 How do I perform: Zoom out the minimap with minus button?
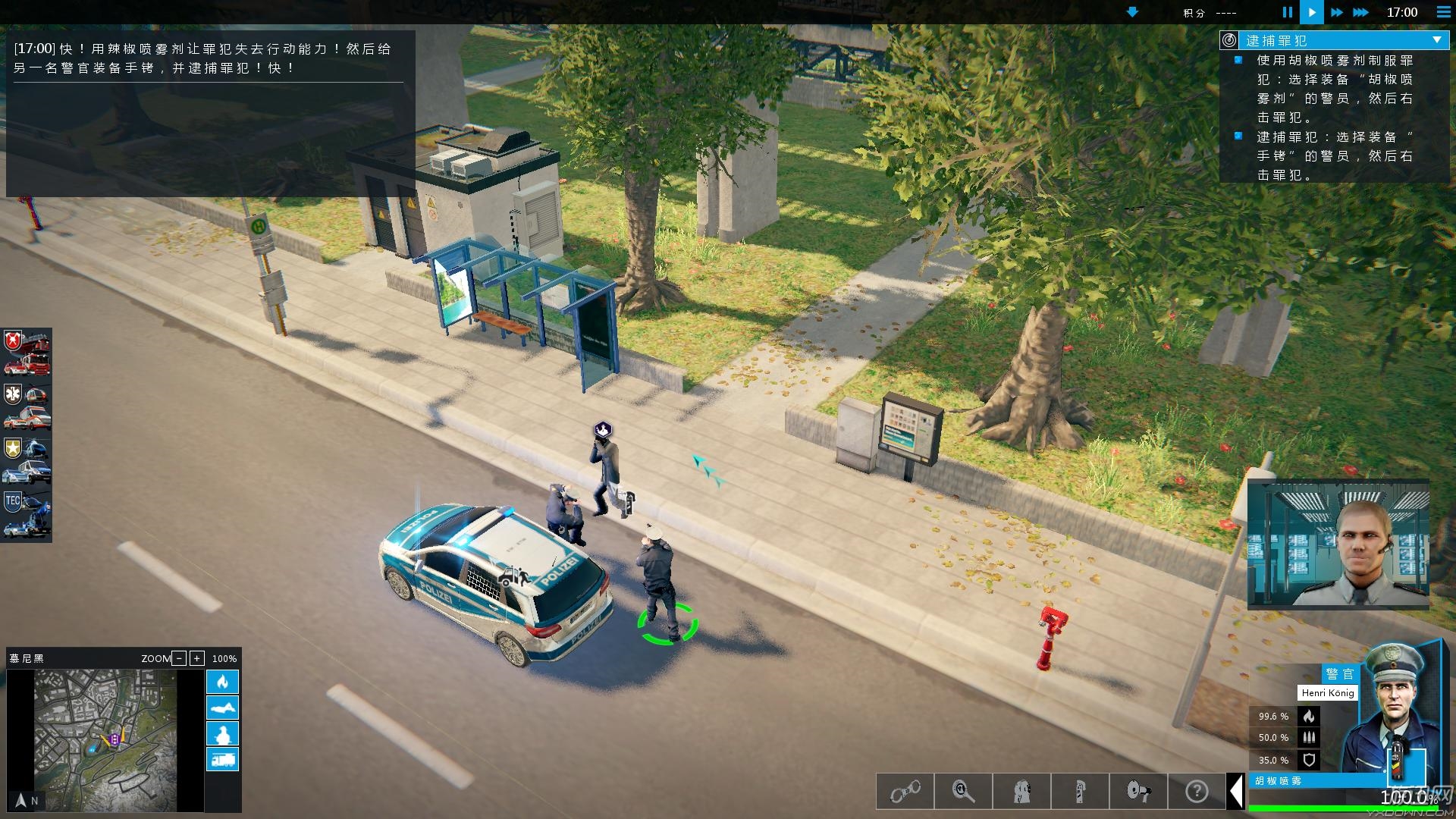click(x=179, y=658)
